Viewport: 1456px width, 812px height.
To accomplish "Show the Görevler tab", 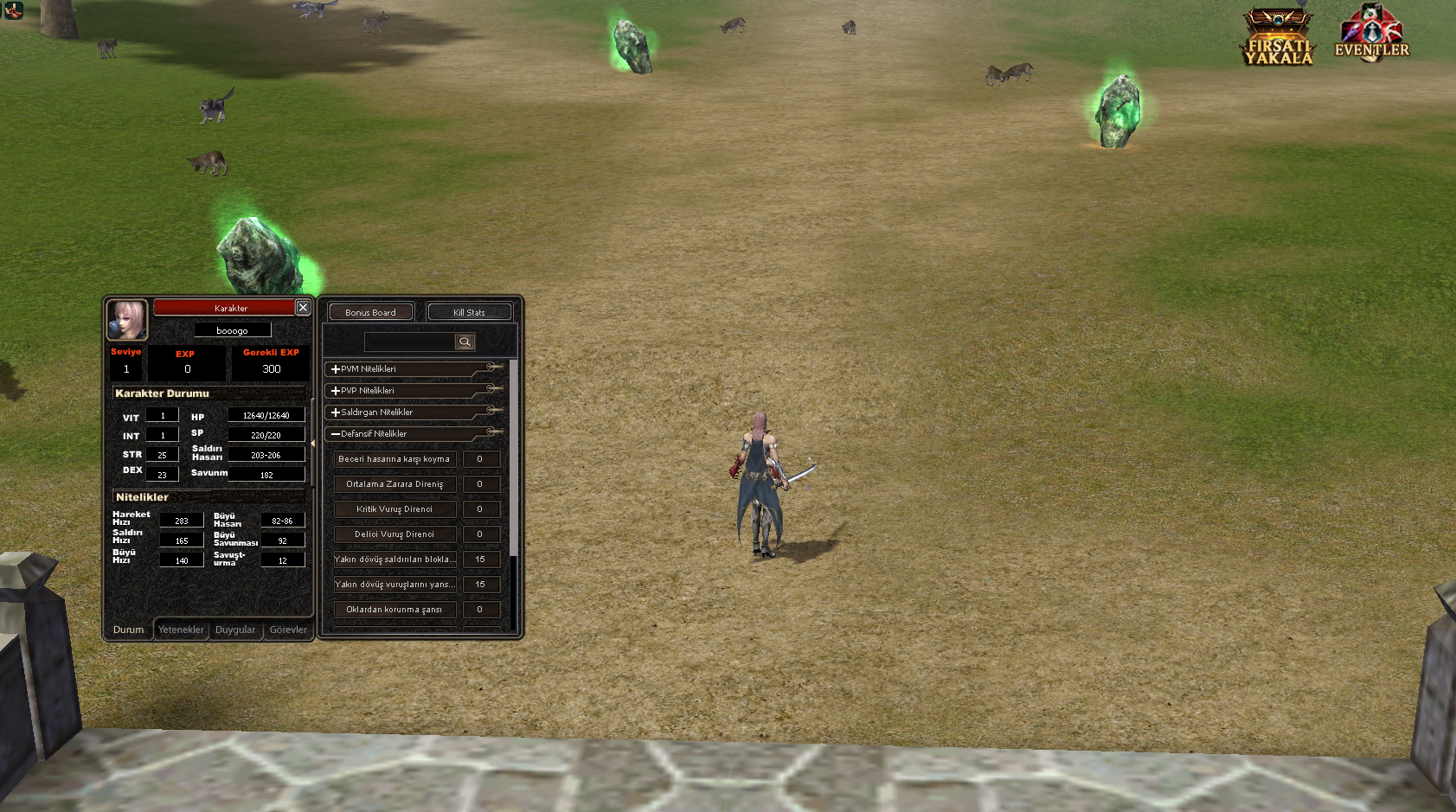I will click(x=288, y=630).
